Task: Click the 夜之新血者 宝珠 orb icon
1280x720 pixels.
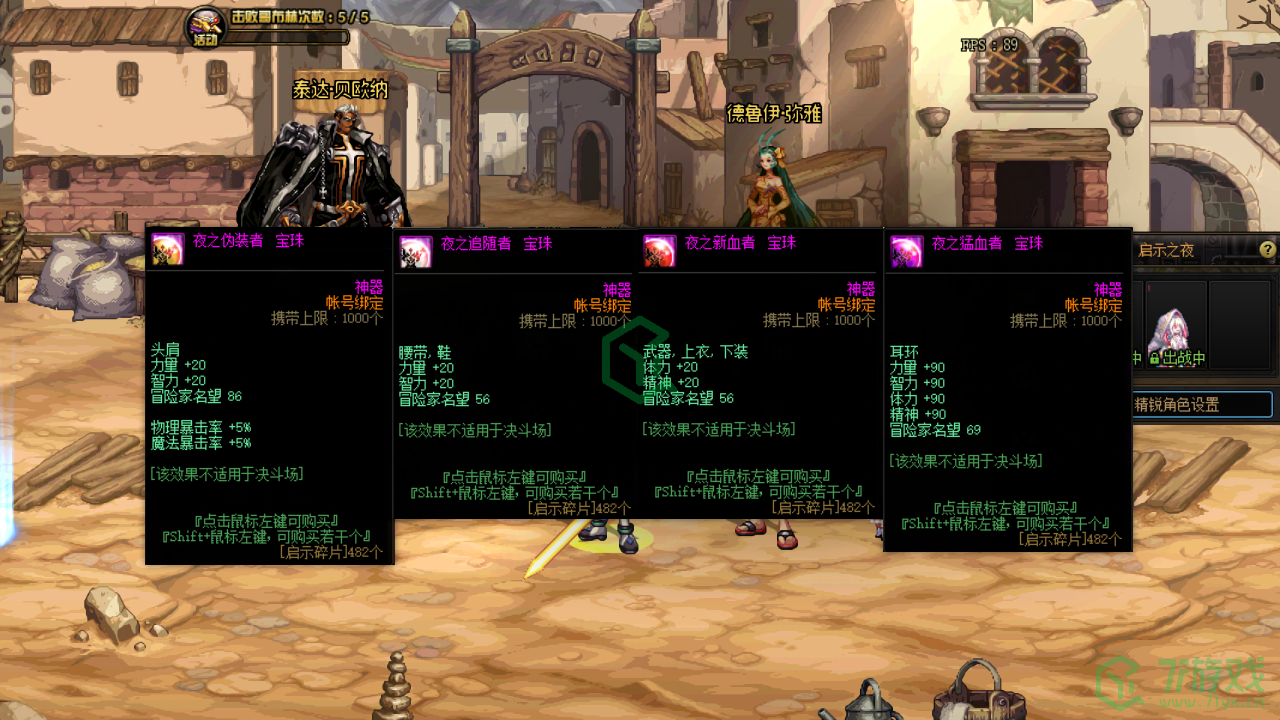Action: click(660, 252)
